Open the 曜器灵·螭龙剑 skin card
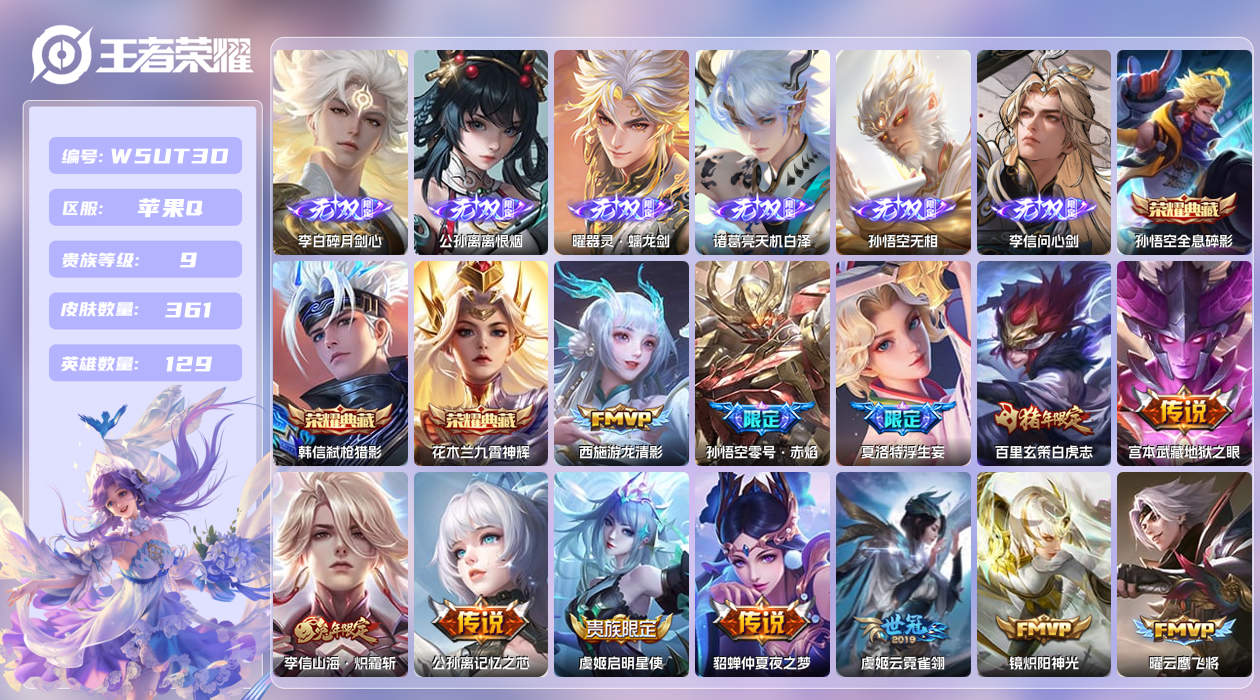 (x=621, y=152)
